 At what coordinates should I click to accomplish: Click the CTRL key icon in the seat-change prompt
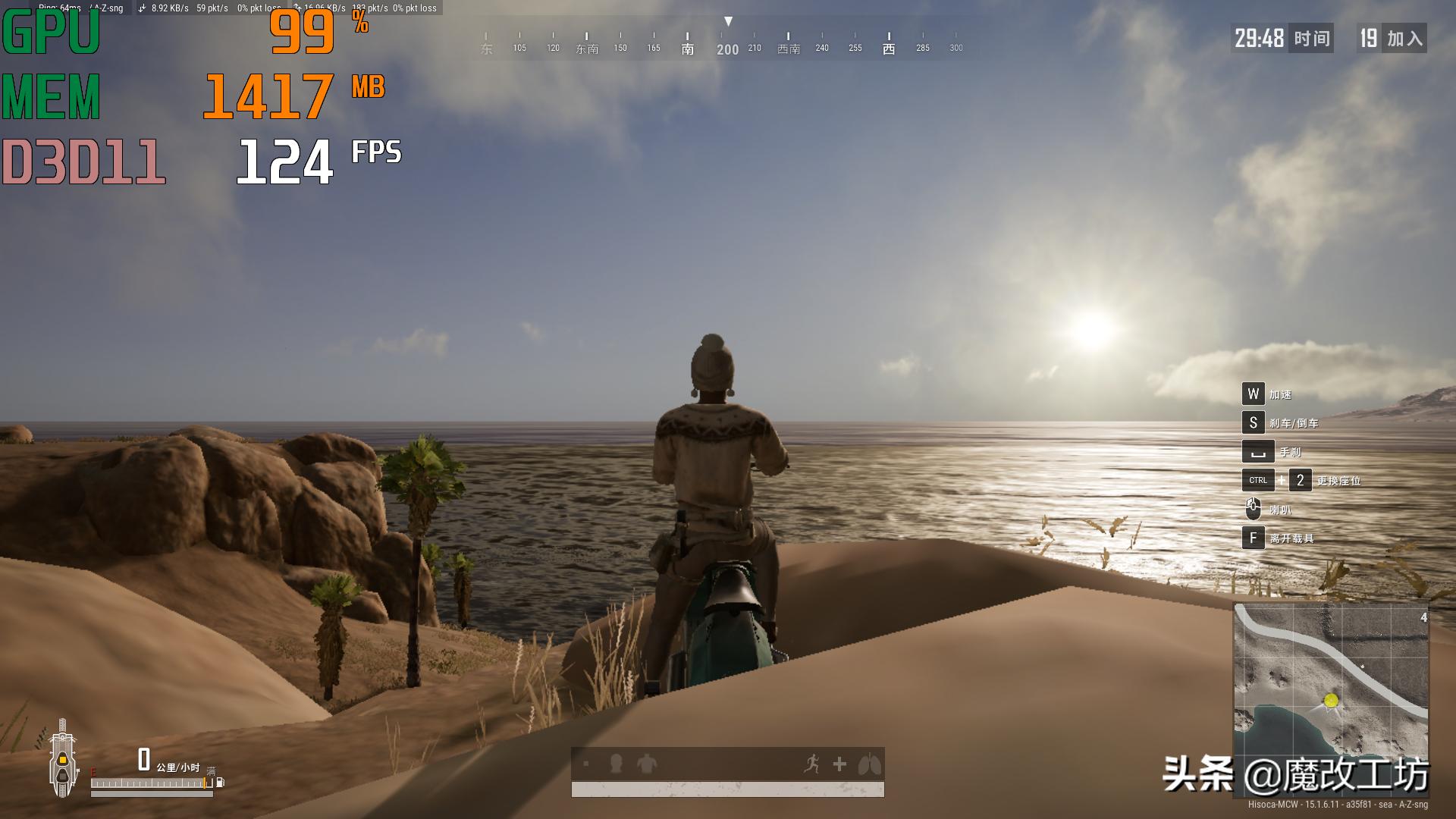(1257, 480)
